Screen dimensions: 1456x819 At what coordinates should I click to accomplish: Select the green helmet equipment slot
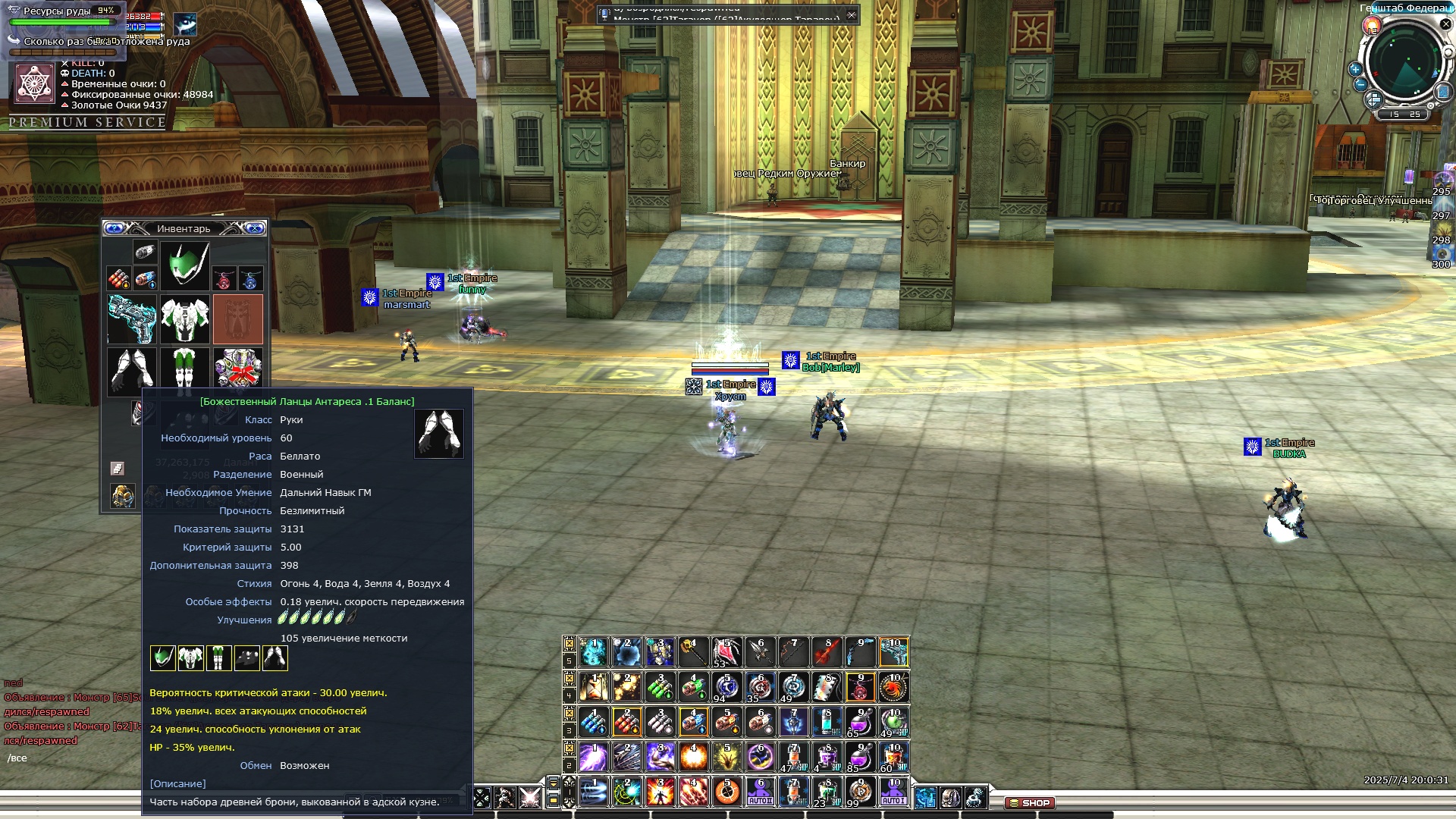click(x=185, y=266)
